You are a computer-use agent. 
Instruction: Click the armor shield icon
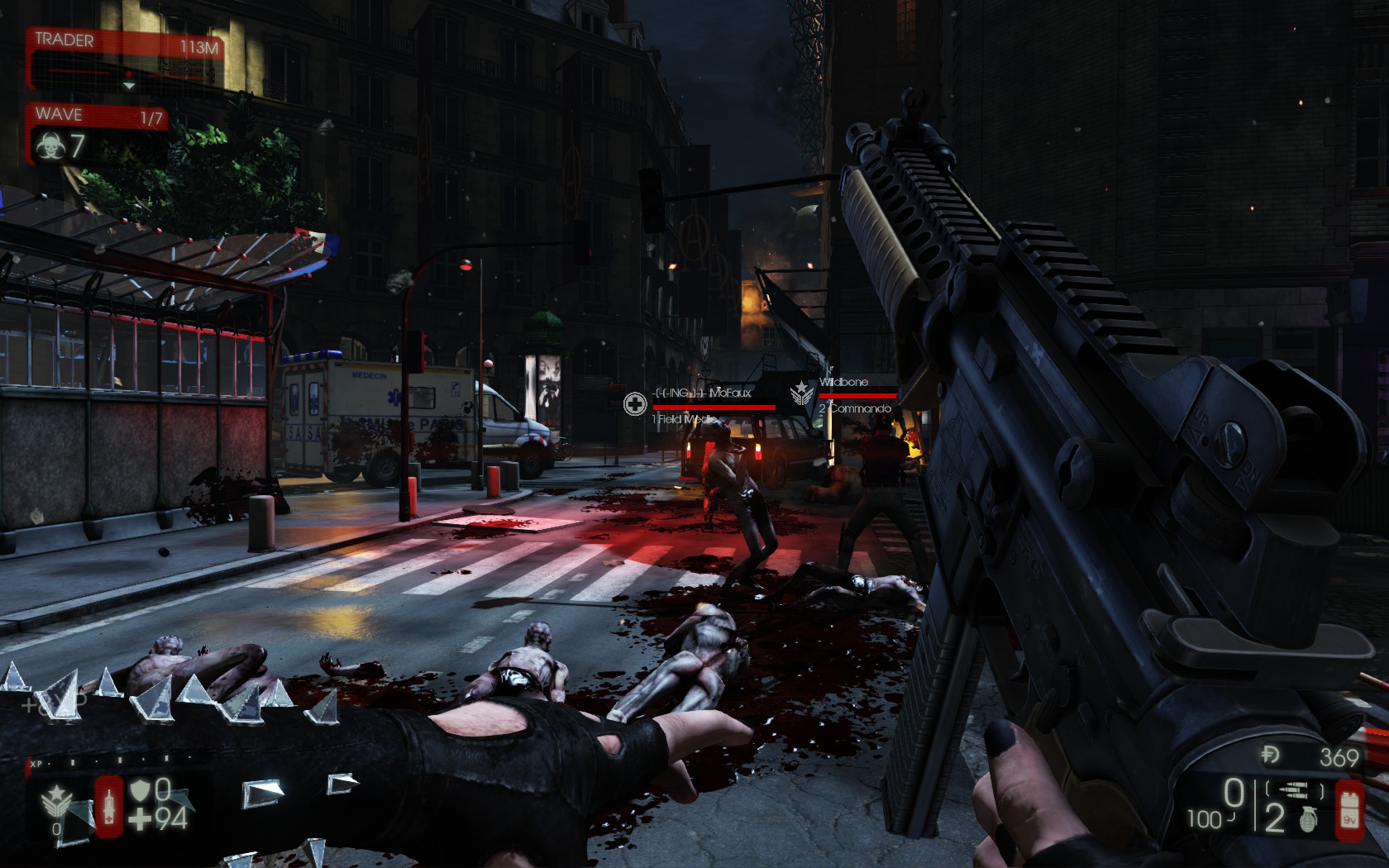coord(141,791)
